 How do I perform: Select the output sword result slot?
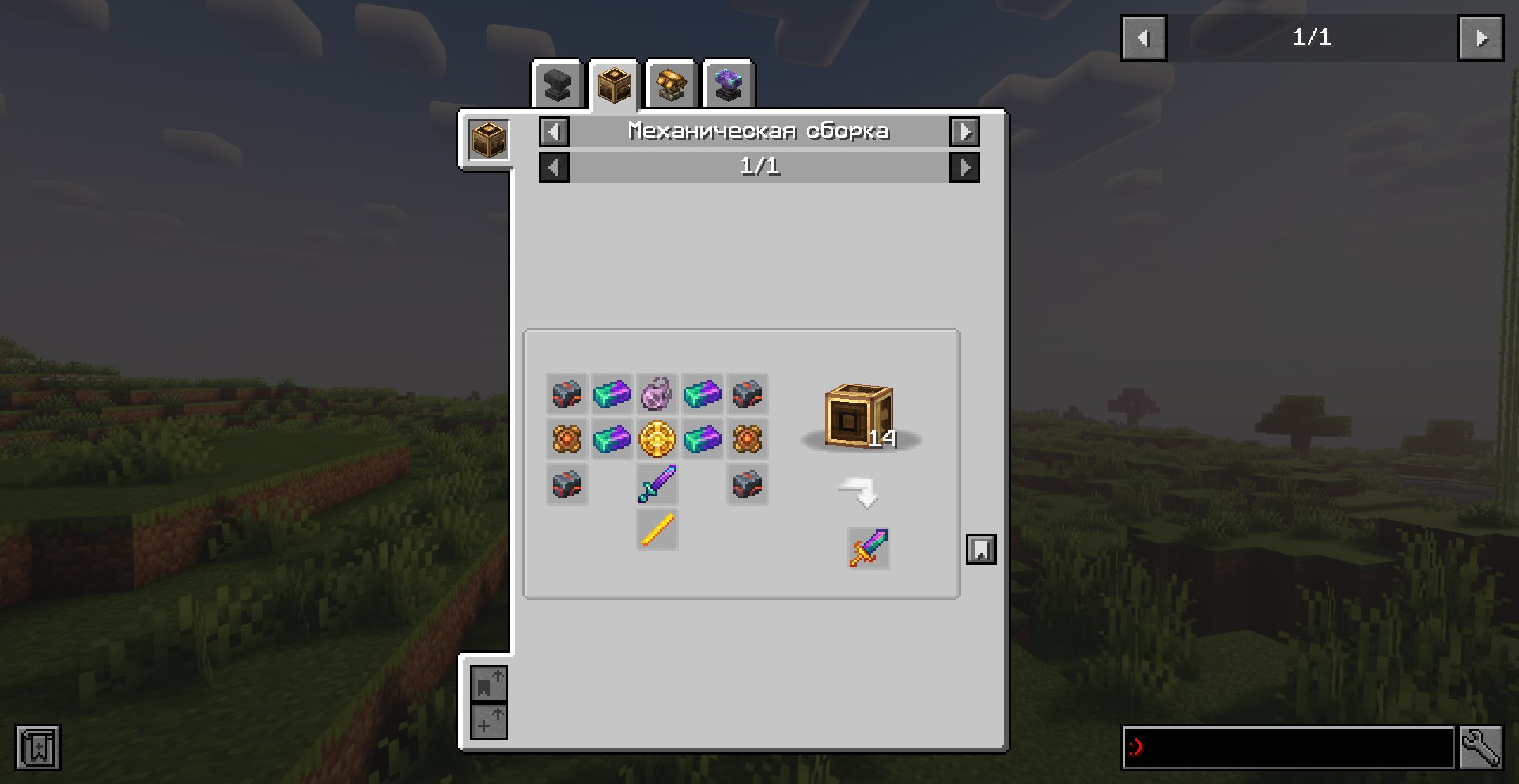869,548
